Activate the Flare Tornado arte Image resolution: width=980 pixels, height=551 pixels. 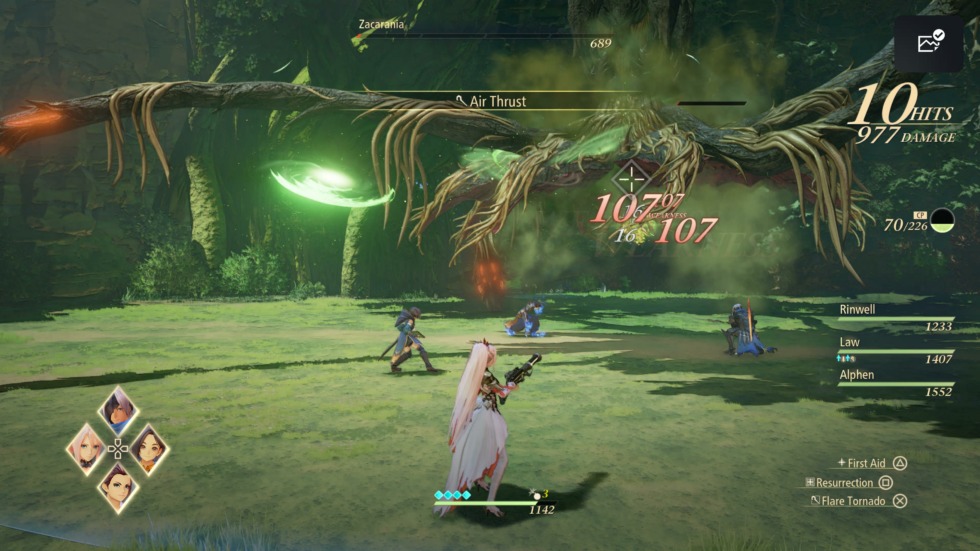tap(858, 501)
